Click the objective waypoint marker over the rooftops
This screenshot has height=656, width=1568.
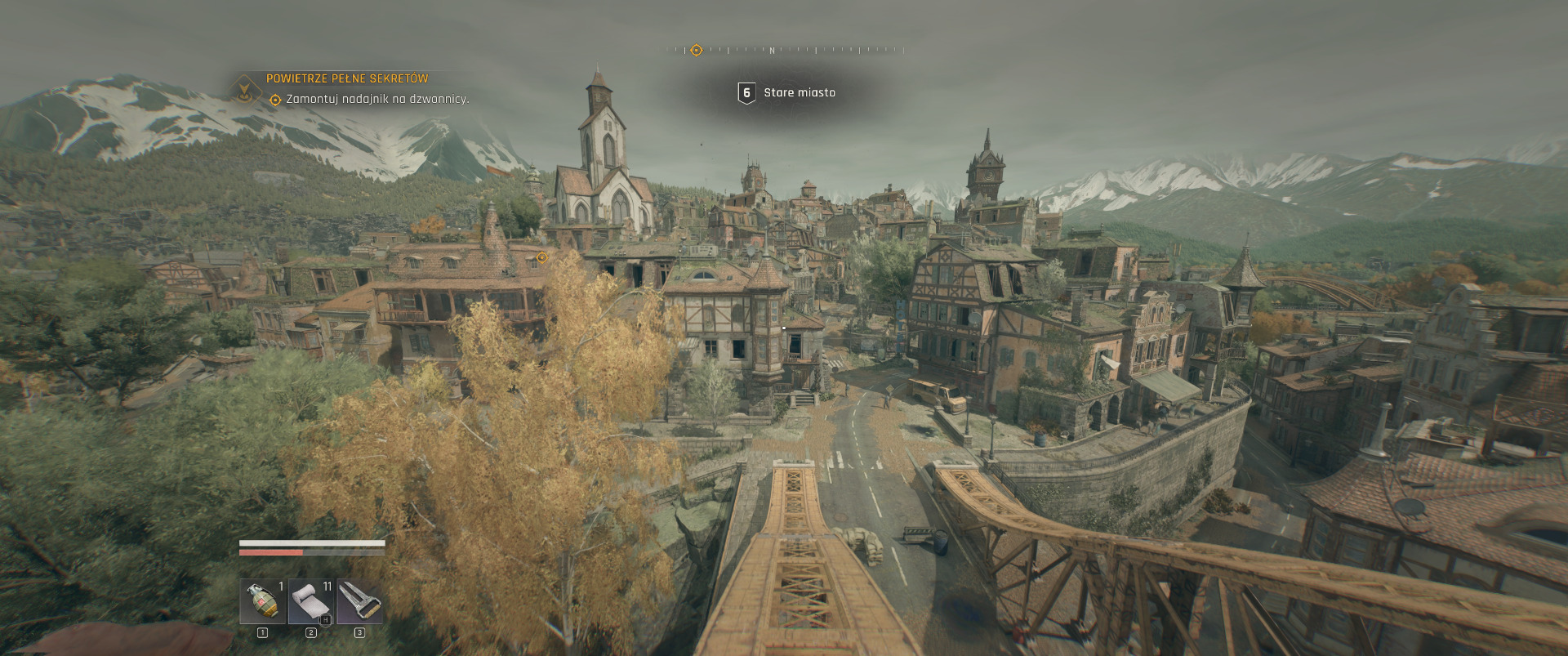pyautogui.click(x=541, y=258)
